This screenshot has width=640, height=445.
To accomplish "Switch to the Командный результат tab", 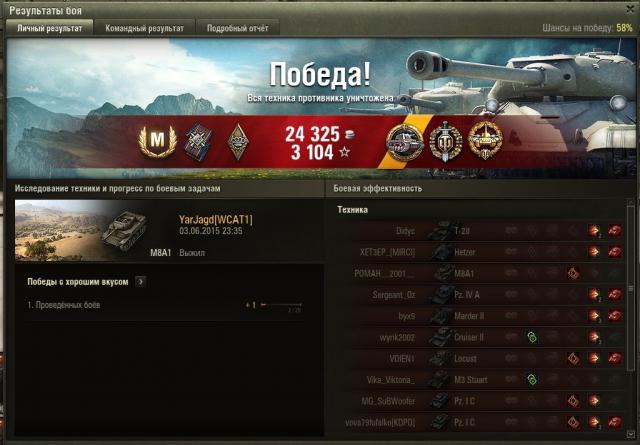I will click(x=145, y=29).
